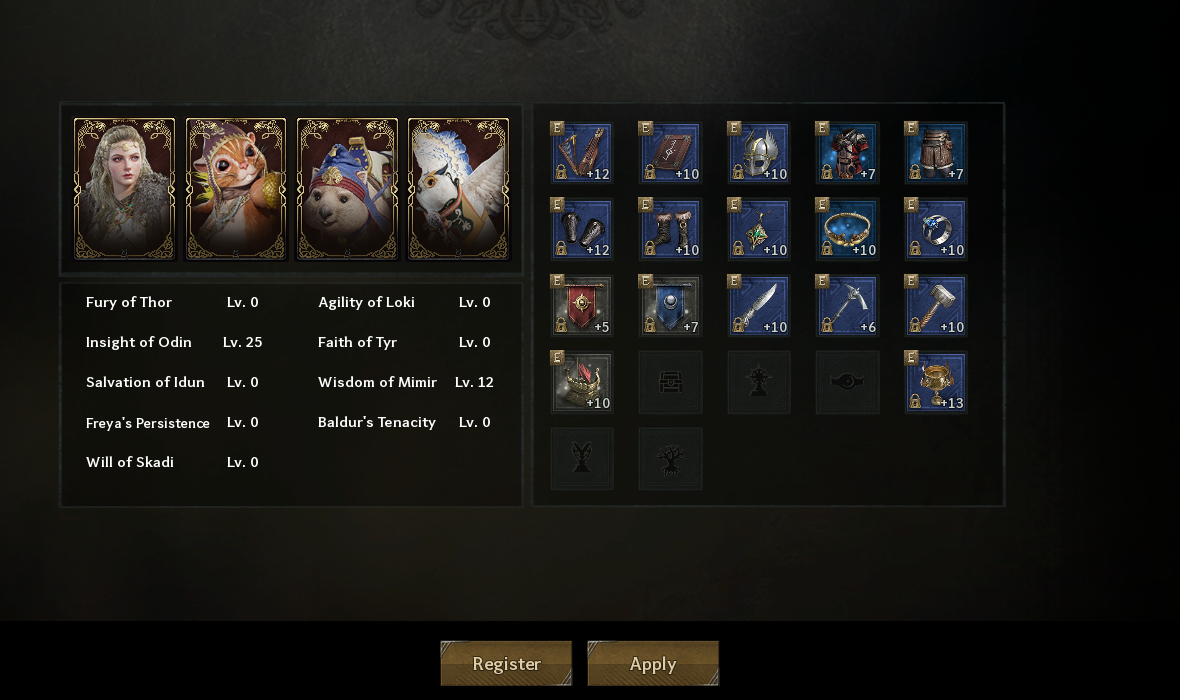Inspect the leather book +10 slot

pos(670,153)
